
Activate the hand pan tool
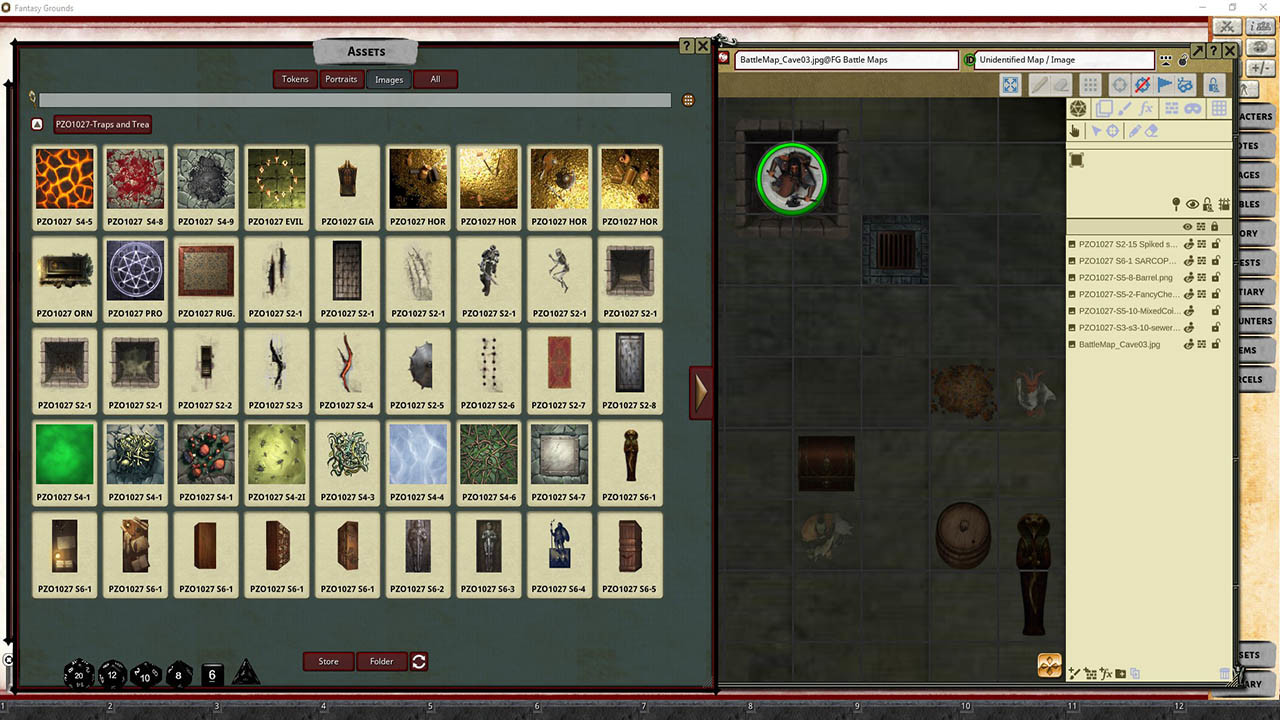click(x=1075, y=131)
